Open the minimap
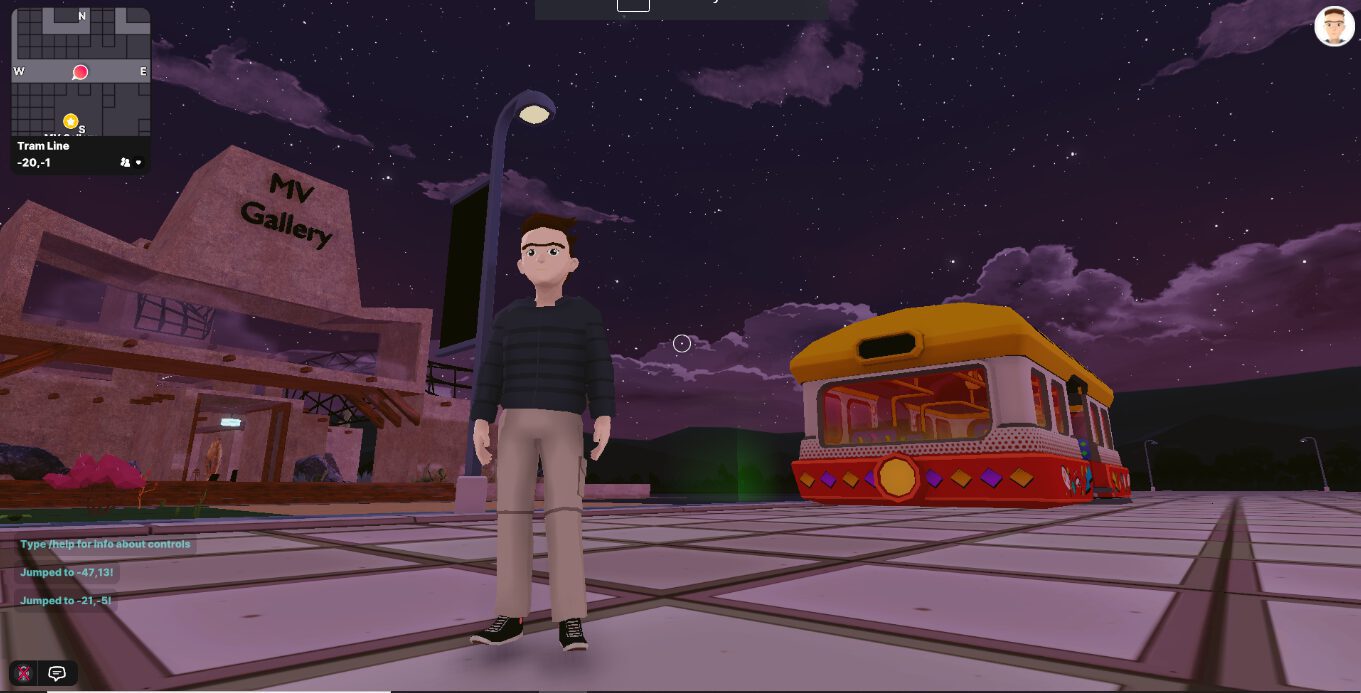The image size is (1361, 693). (x=81, y=72)
